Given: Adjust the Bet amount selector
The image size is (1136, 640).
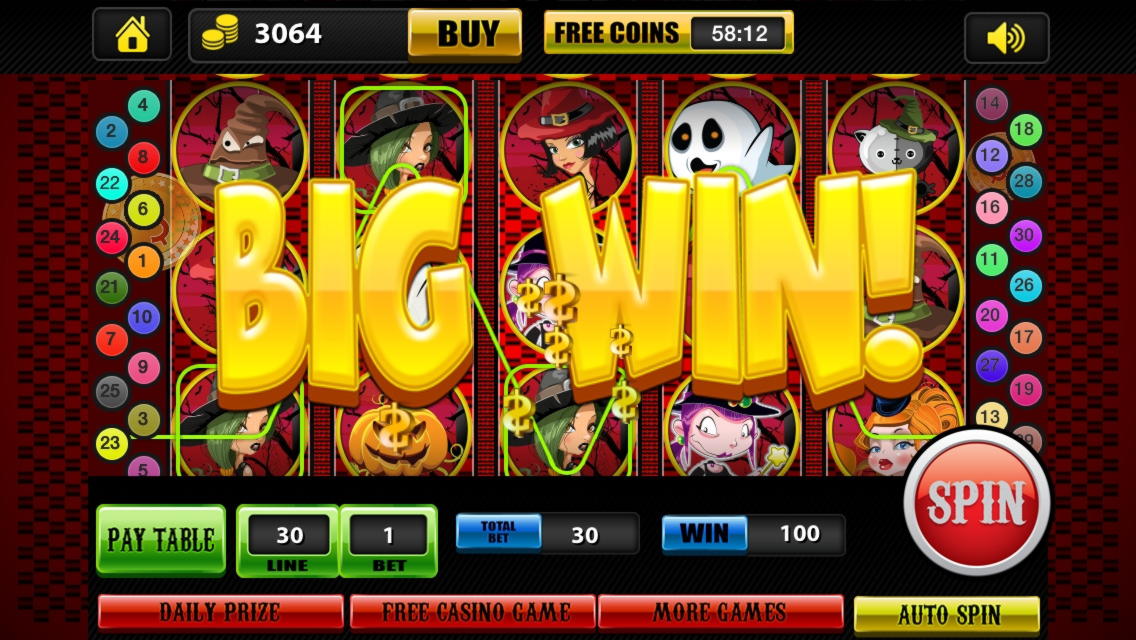Looking at the screenshot, I should 389,541.
